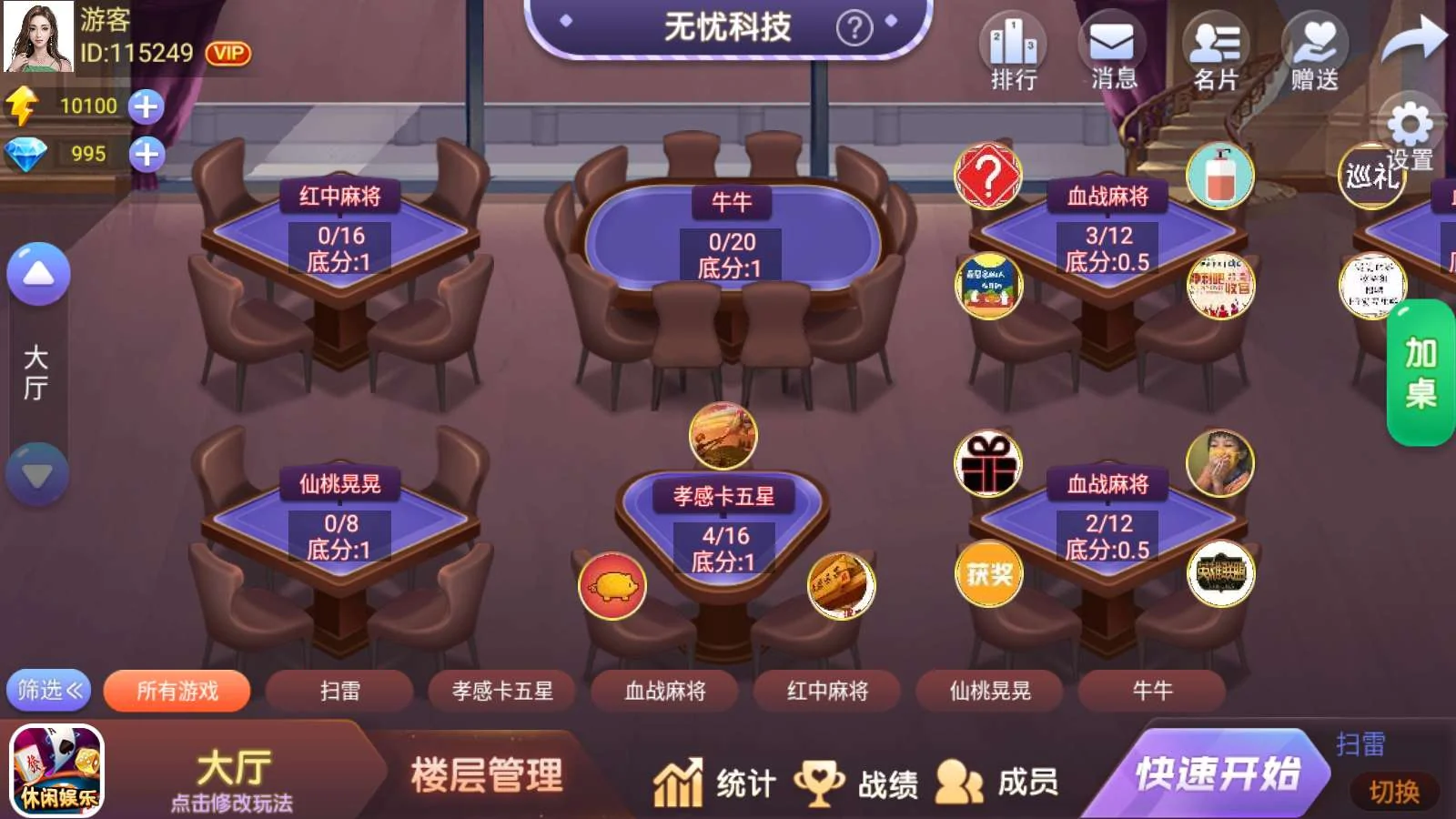Click the player avatar thumbnail

36,38
